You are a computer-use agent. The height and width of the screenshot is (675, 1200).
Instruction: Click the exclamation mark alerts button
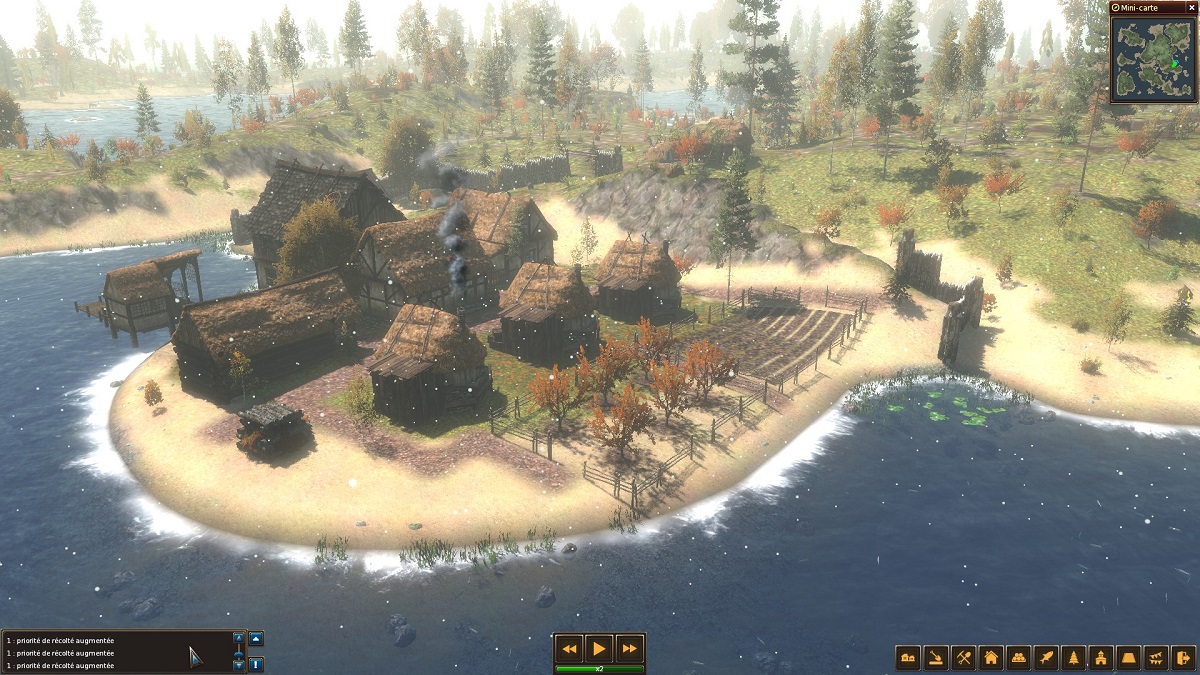point(257,663)
